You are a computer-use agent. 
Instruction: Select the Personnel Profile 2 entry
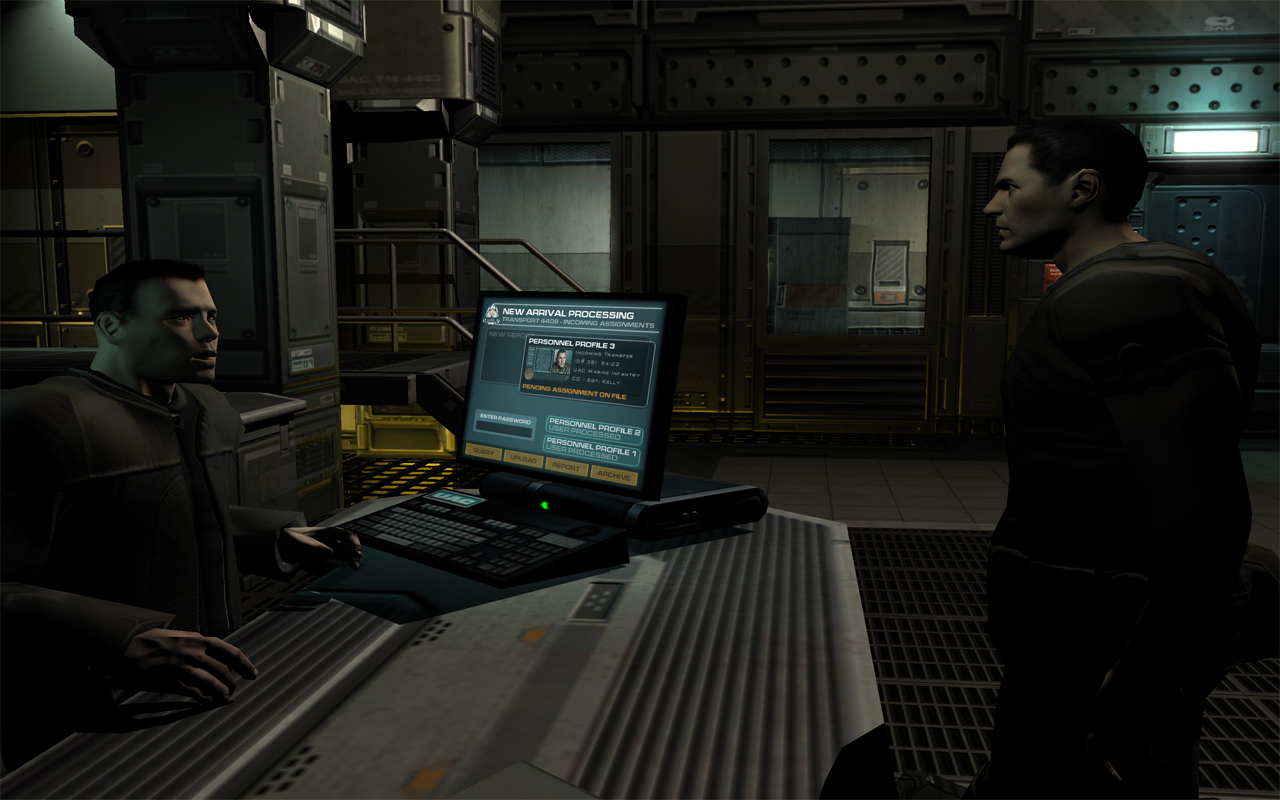click(594, 430)
